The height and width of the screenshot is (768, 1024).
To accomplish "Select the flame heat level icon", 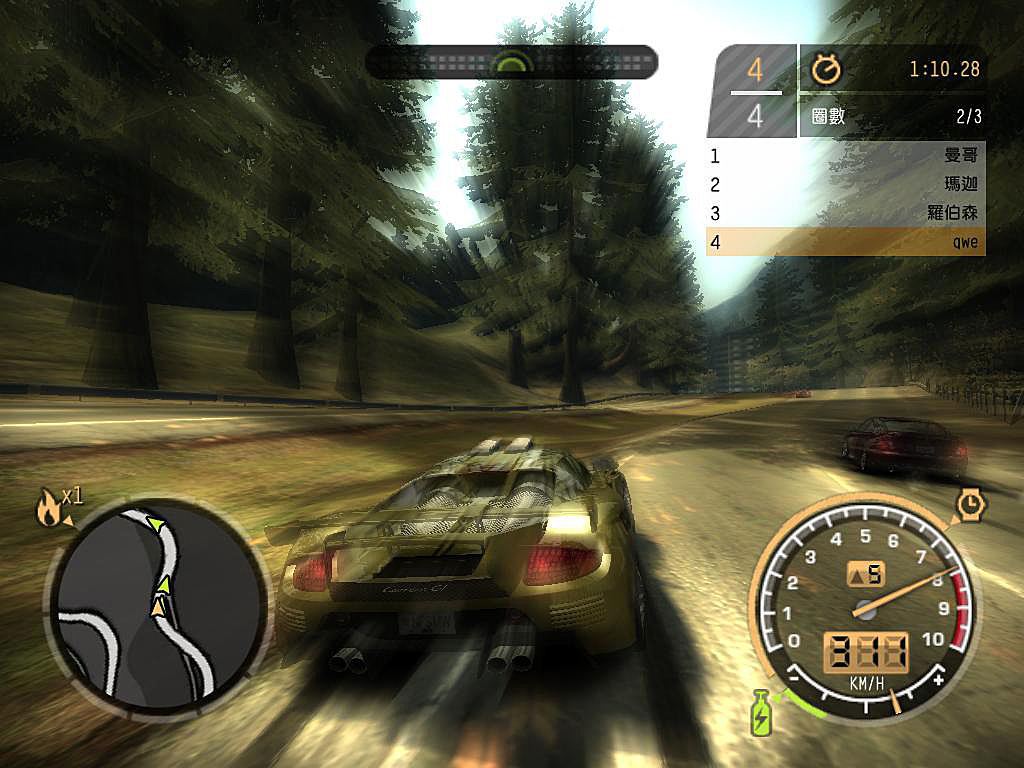I will pos(47,510).
